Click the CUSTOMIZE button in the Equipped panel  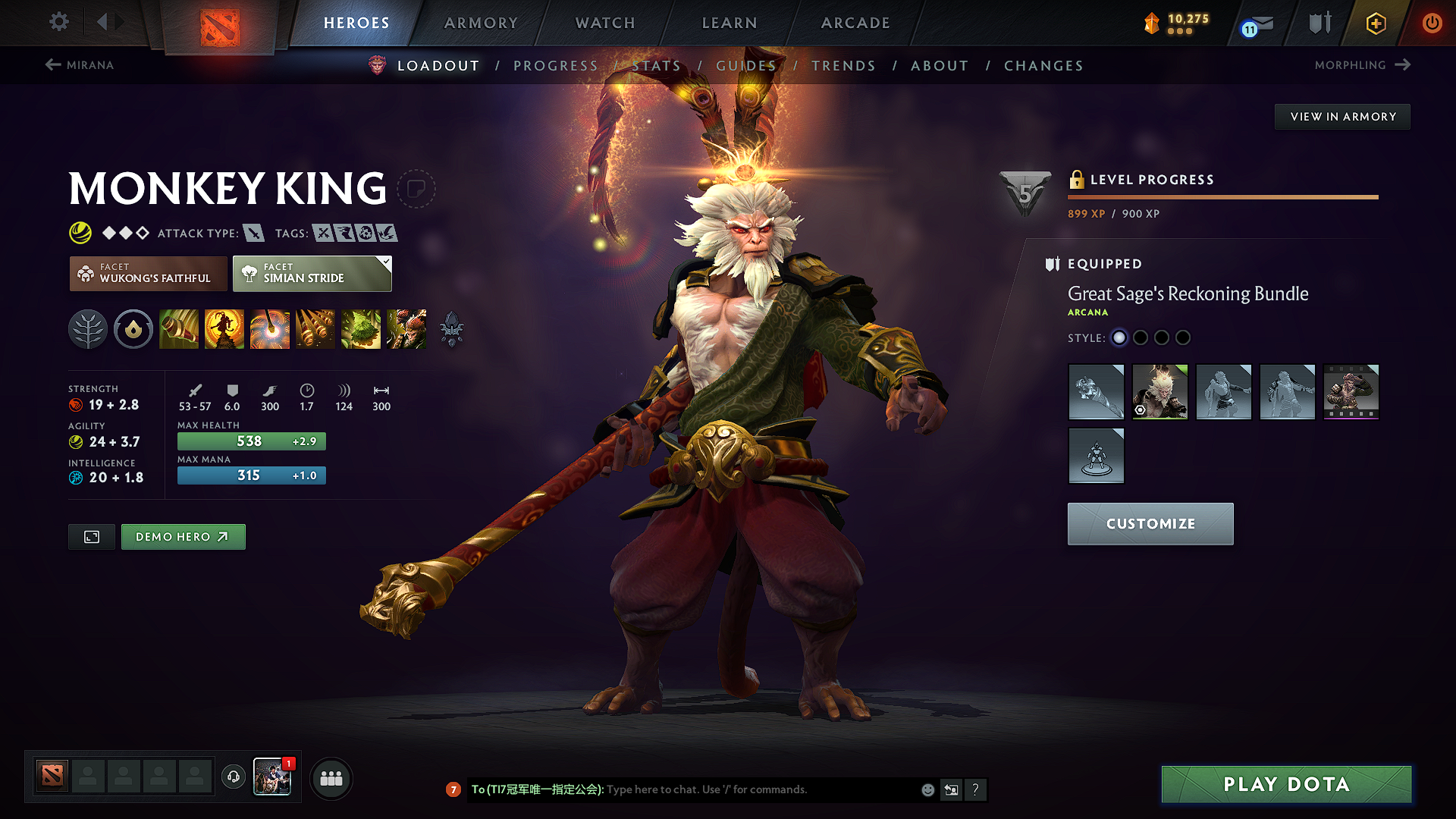1150,523
